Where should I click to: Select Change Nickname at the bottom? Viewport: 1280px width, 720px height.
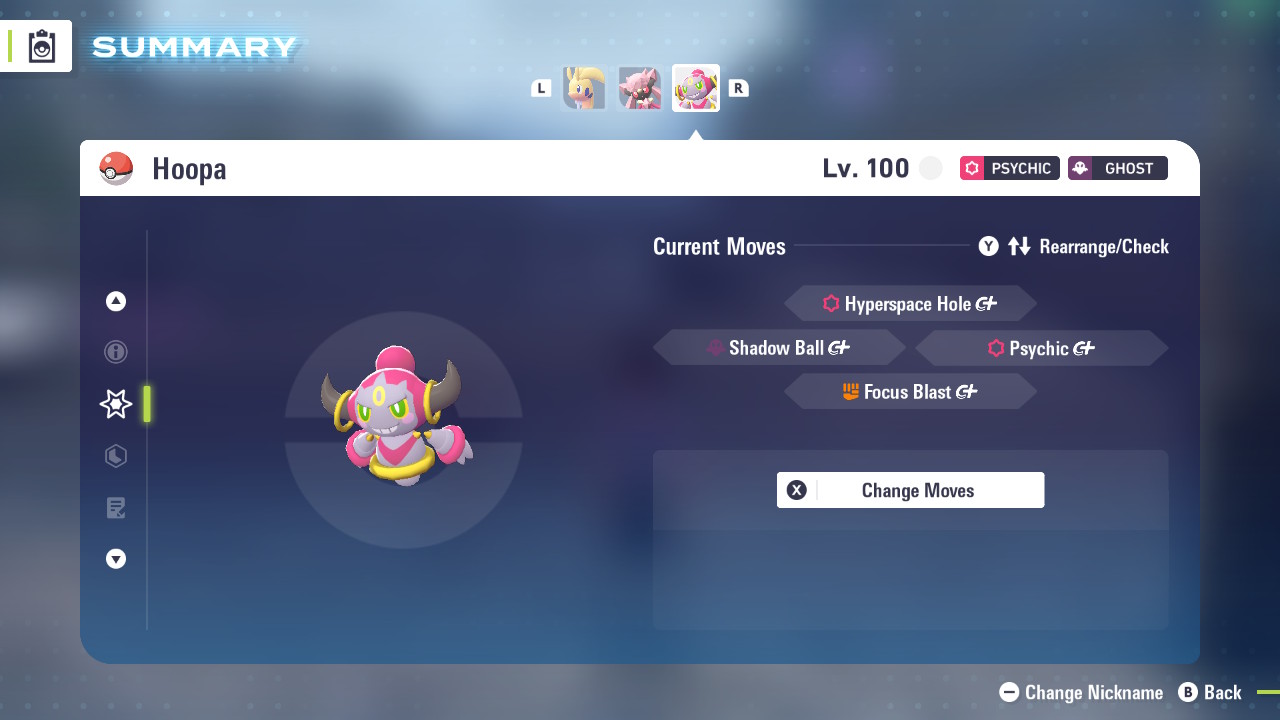coord(1082,692)
